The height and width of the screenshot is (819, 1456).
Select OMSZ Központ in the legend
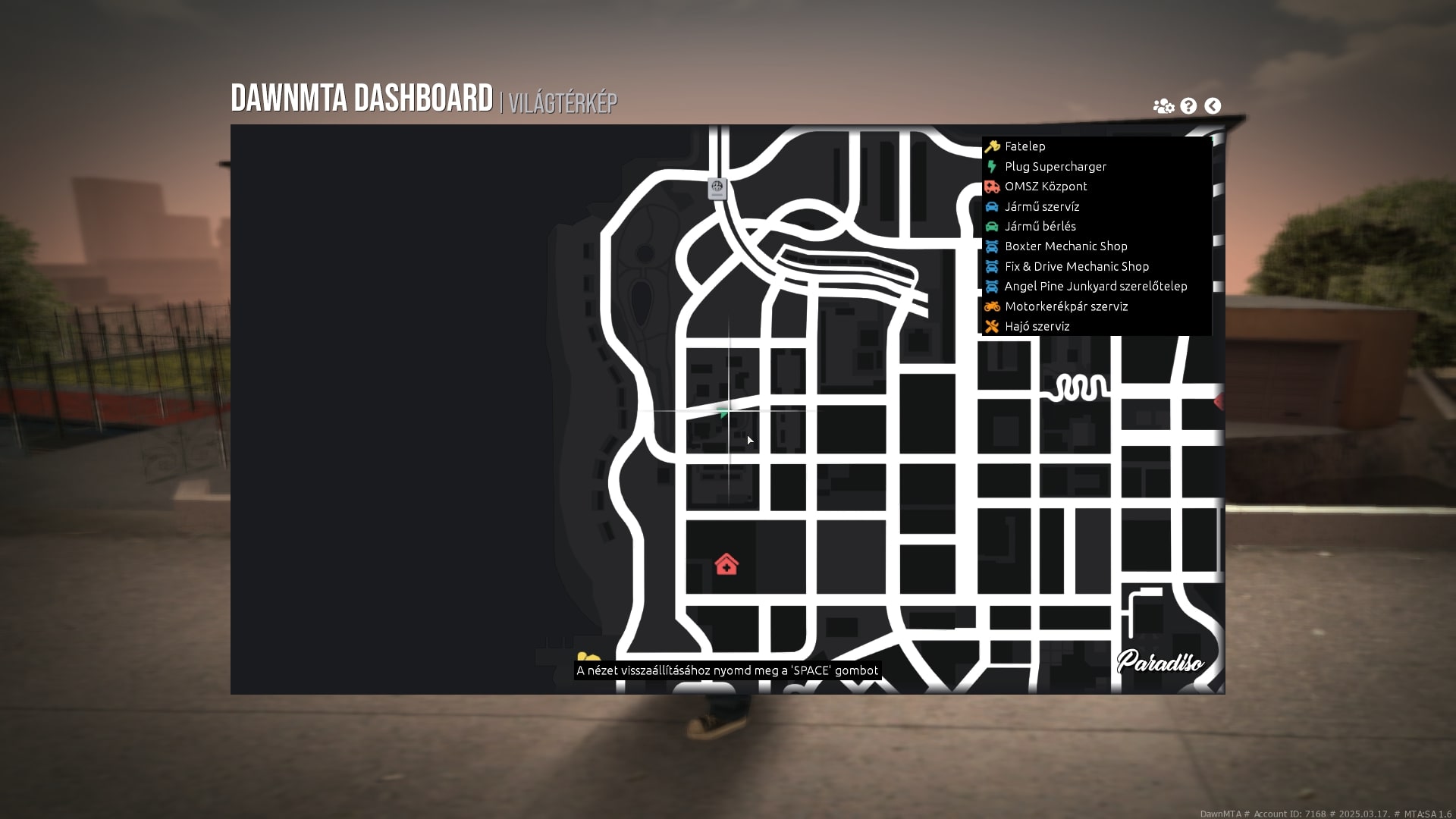1045,187
